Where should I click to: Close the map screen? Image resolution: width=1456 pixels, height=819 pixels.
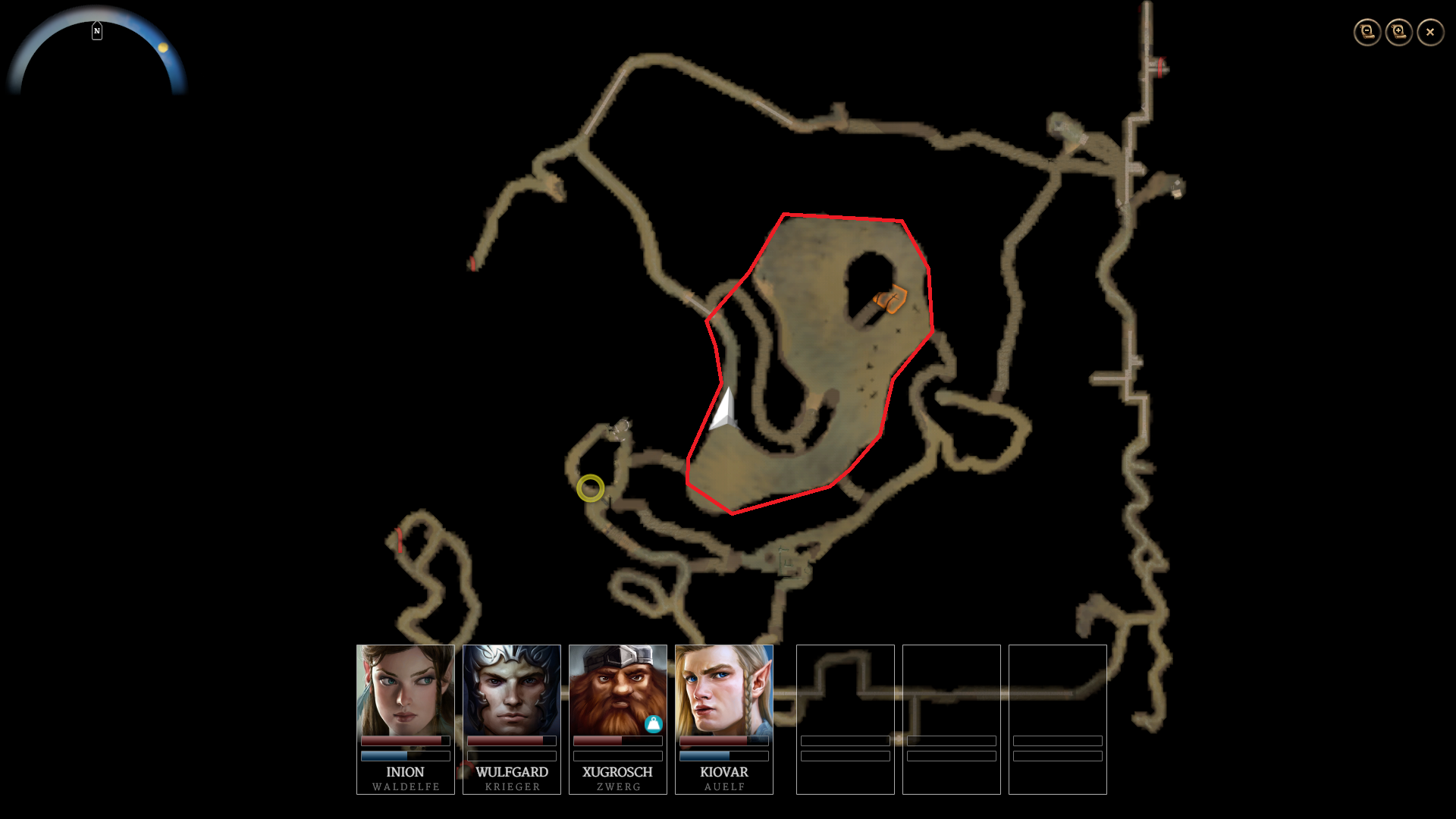1430,32
